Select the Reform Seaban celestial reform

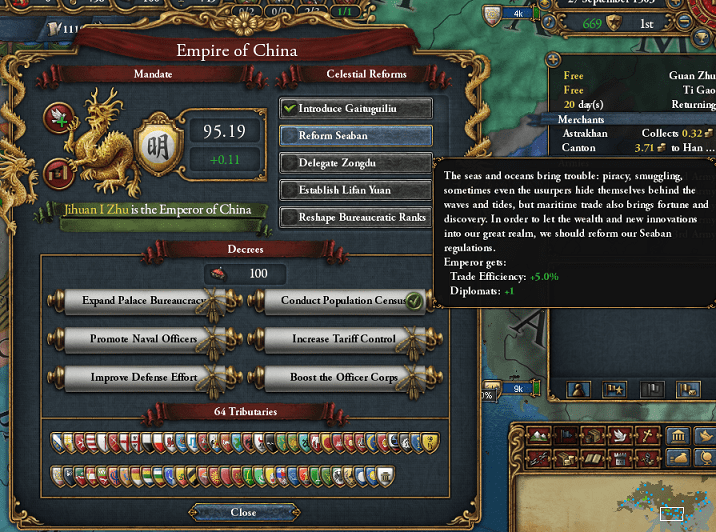point(356,135)
